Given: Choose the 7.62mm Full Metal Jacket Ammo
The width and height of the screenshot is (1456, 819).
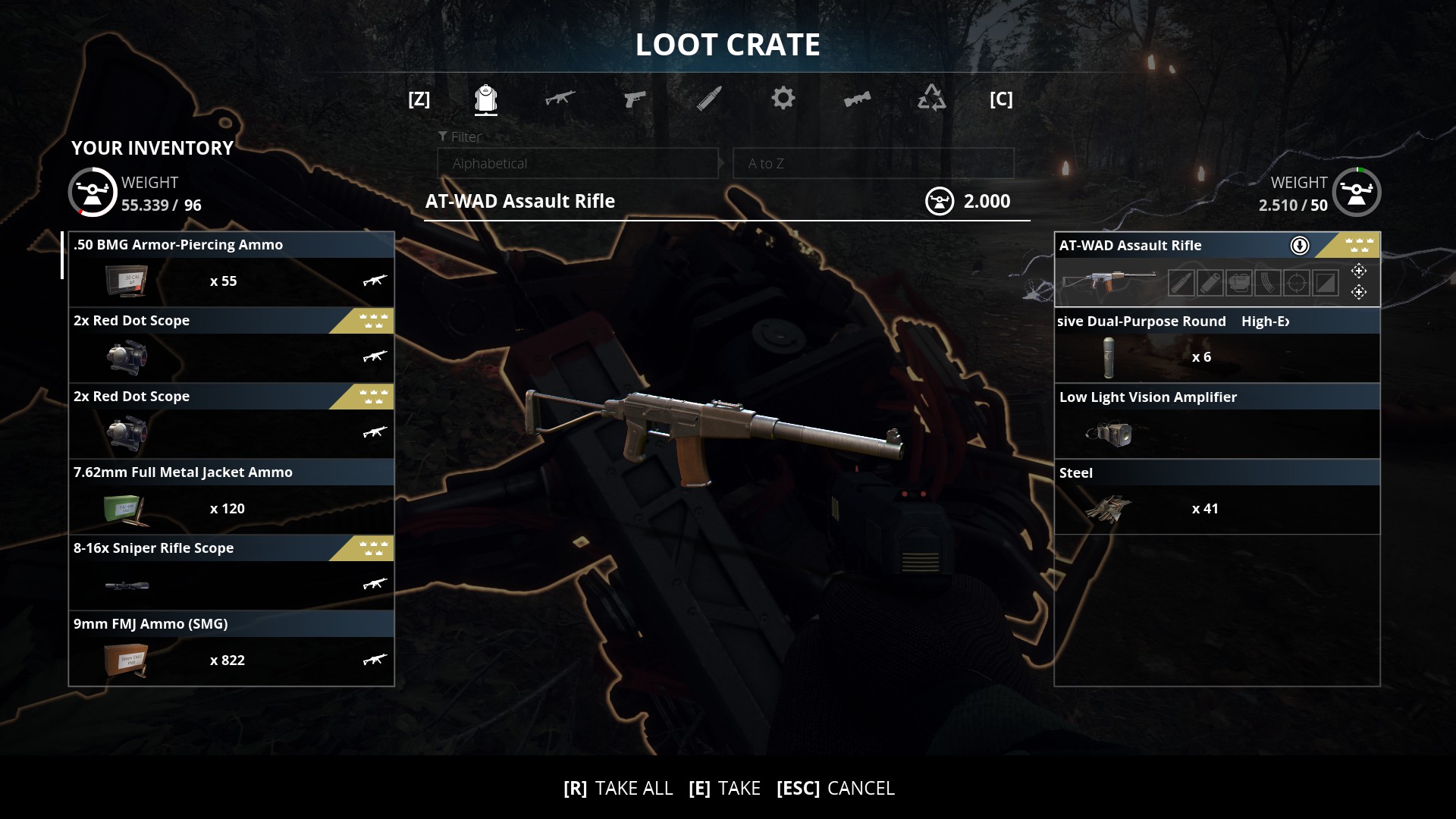Looking at the screenshot, I should coord(231,497).
